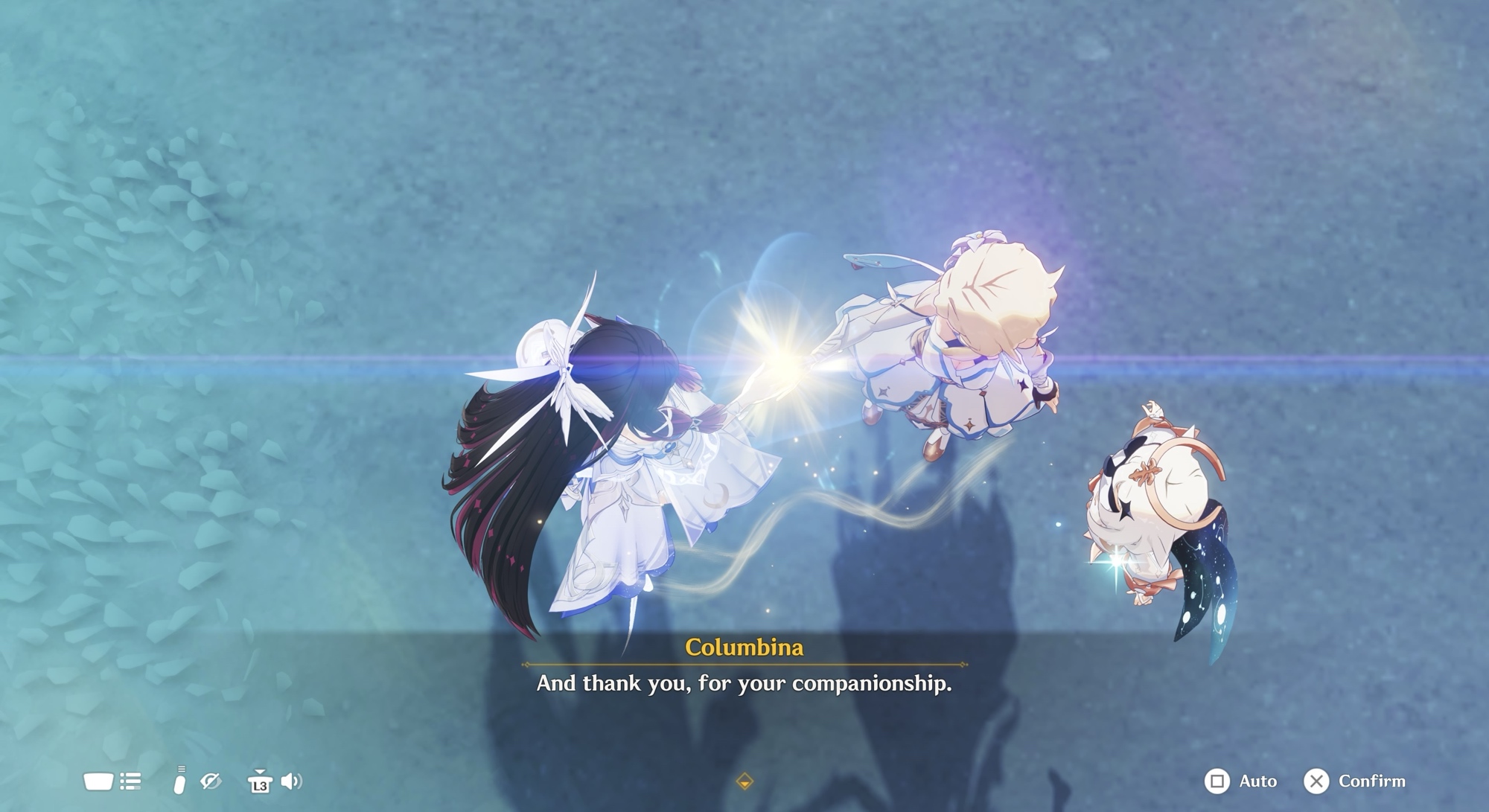Advance dialogue via the yellow diamond indicator
The image size is (1489, 812).
[744, 781]
